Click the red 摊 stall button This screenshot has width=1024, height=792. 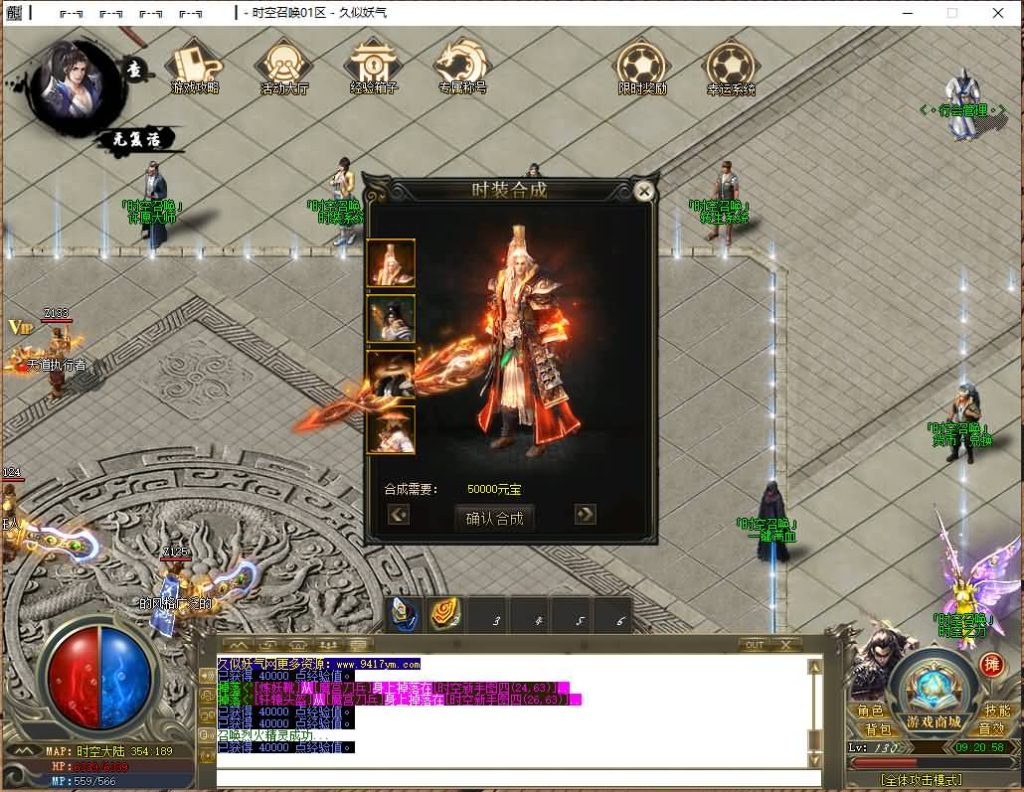pos(991,665)
